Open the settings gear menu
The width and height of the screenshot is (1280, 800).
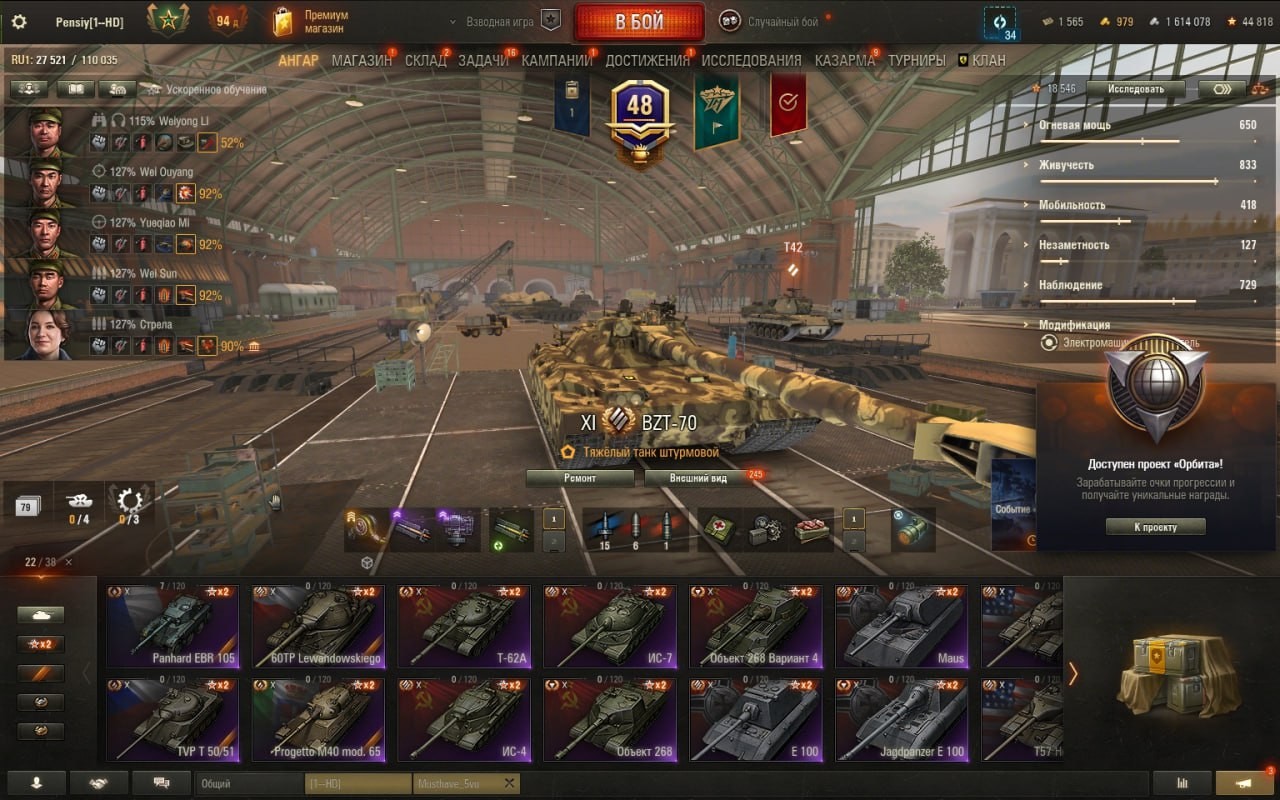coord(18,22)
